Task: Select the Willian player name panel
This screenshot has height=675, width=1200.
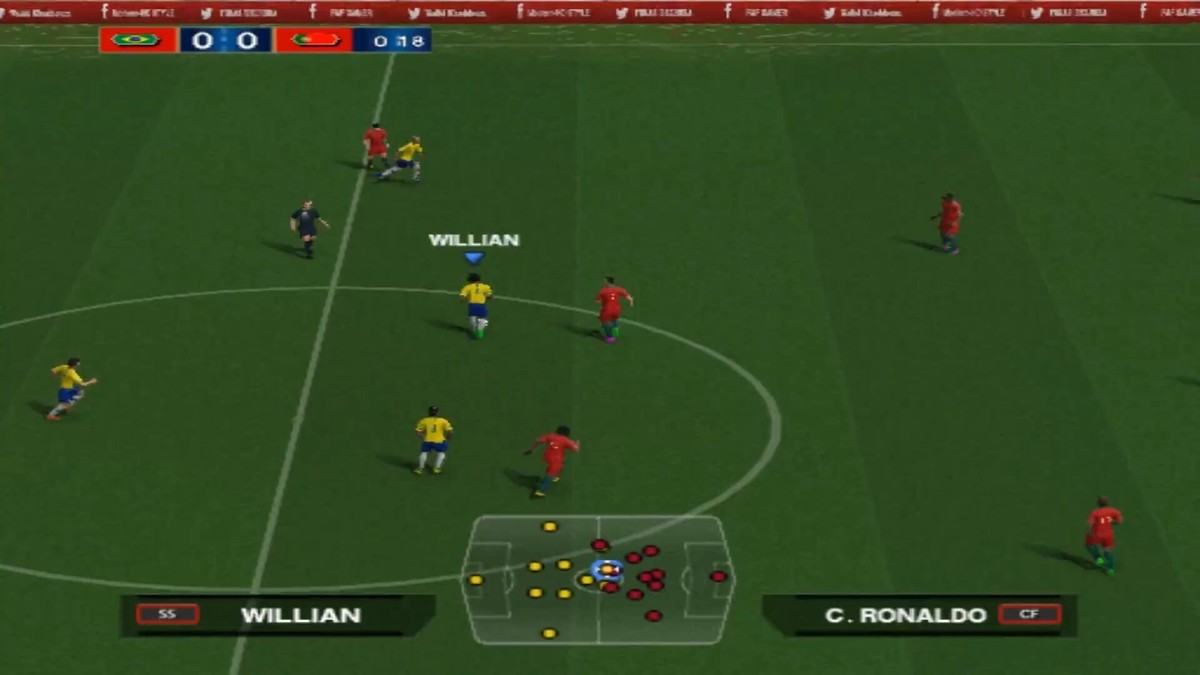Action: pyautogui.click(x=278, y=615)
